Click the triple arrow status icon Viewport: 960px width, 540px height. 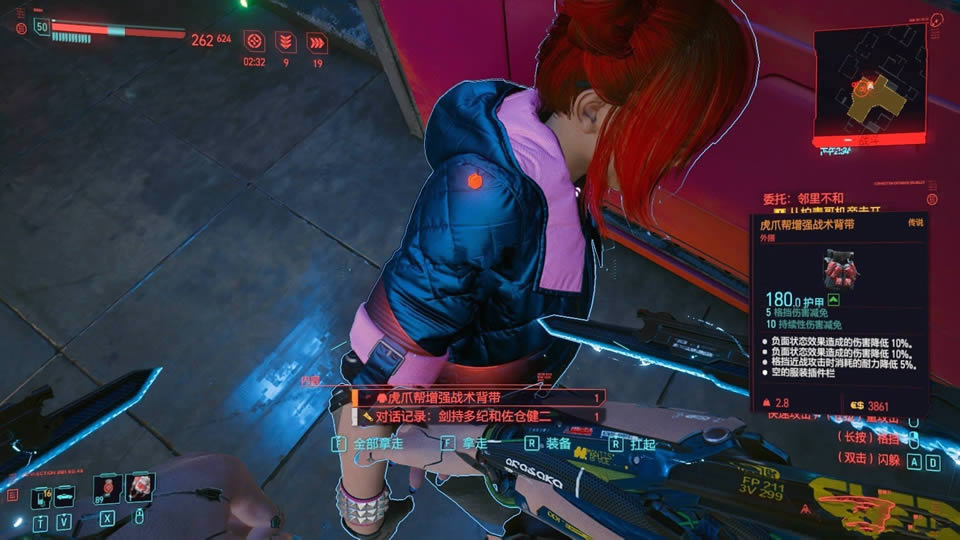(x=317, y=42)
